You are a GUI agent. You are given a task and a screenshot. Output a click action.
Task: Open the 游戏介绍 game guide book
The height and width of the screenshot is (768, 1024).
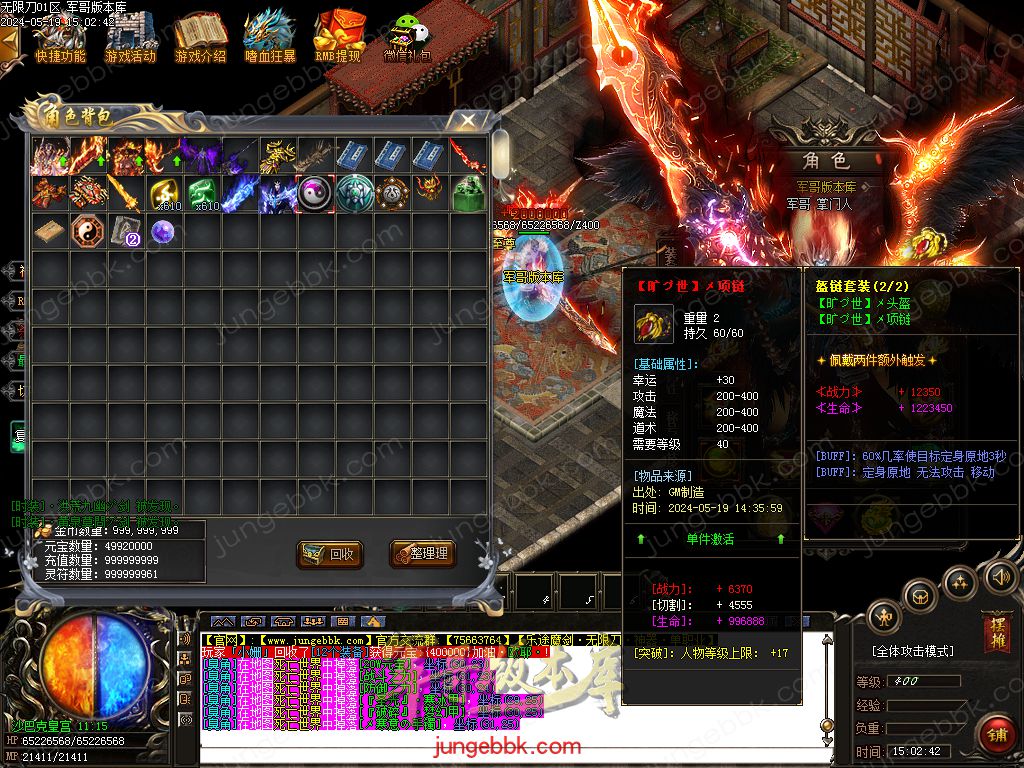coord(200,40)
